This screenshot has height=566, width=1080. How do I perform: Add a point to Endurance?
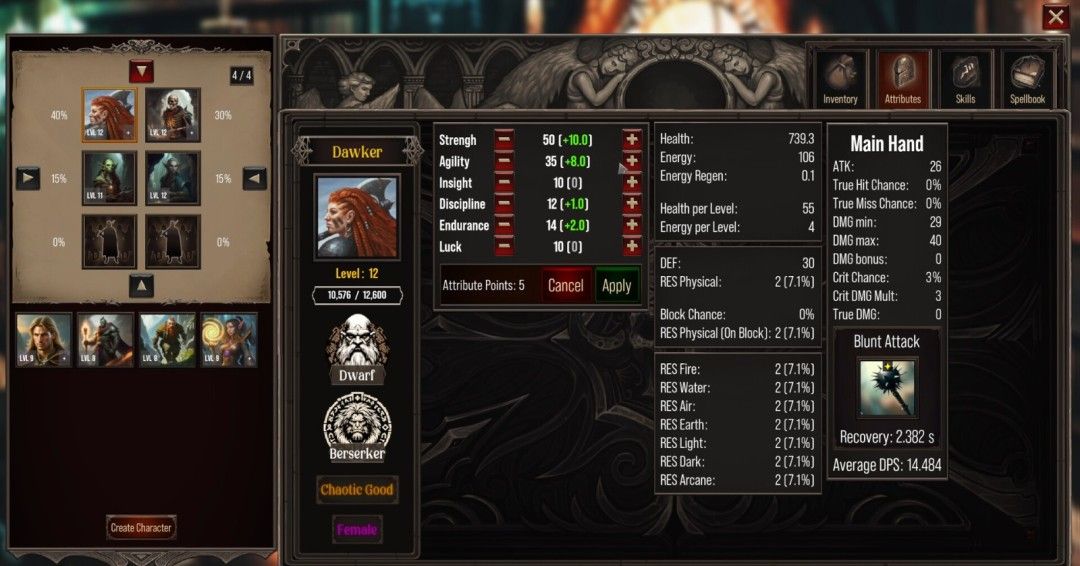(x=632, y=225)
